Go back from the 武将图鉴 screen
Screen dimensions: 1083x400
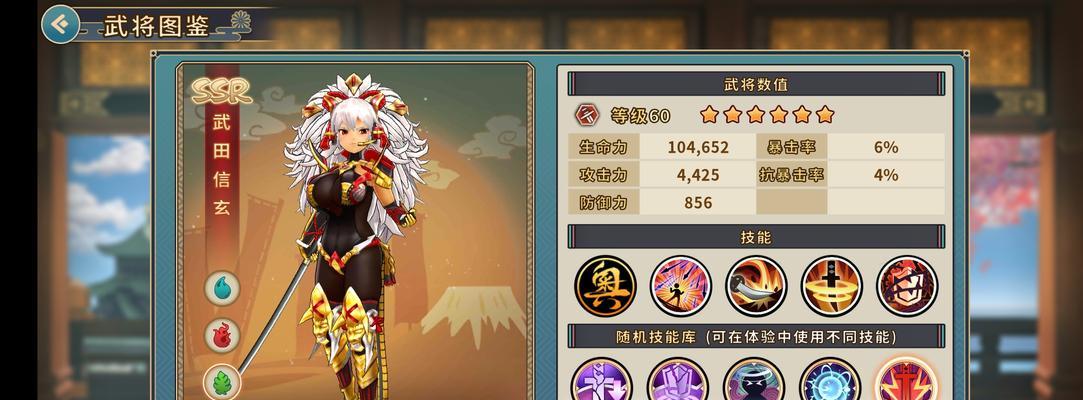[62, 23]
